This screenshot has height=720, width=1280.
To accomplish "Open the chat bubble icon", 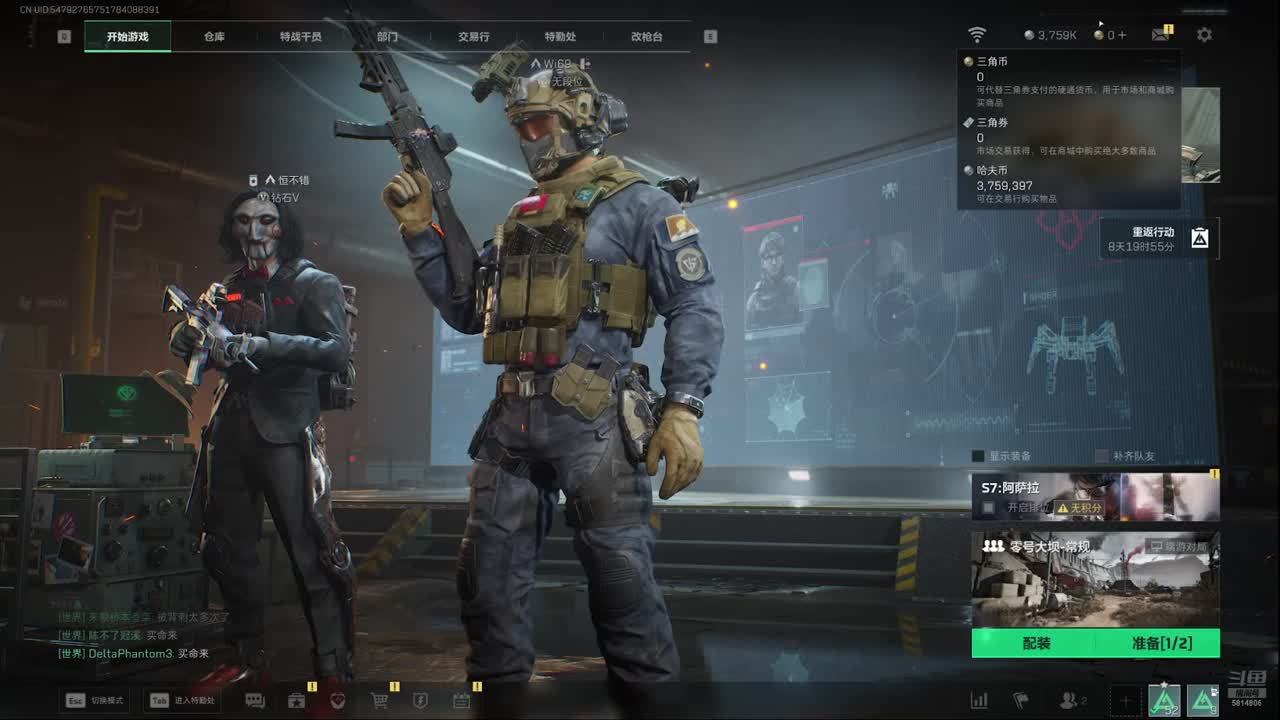I will coord(255,701).
